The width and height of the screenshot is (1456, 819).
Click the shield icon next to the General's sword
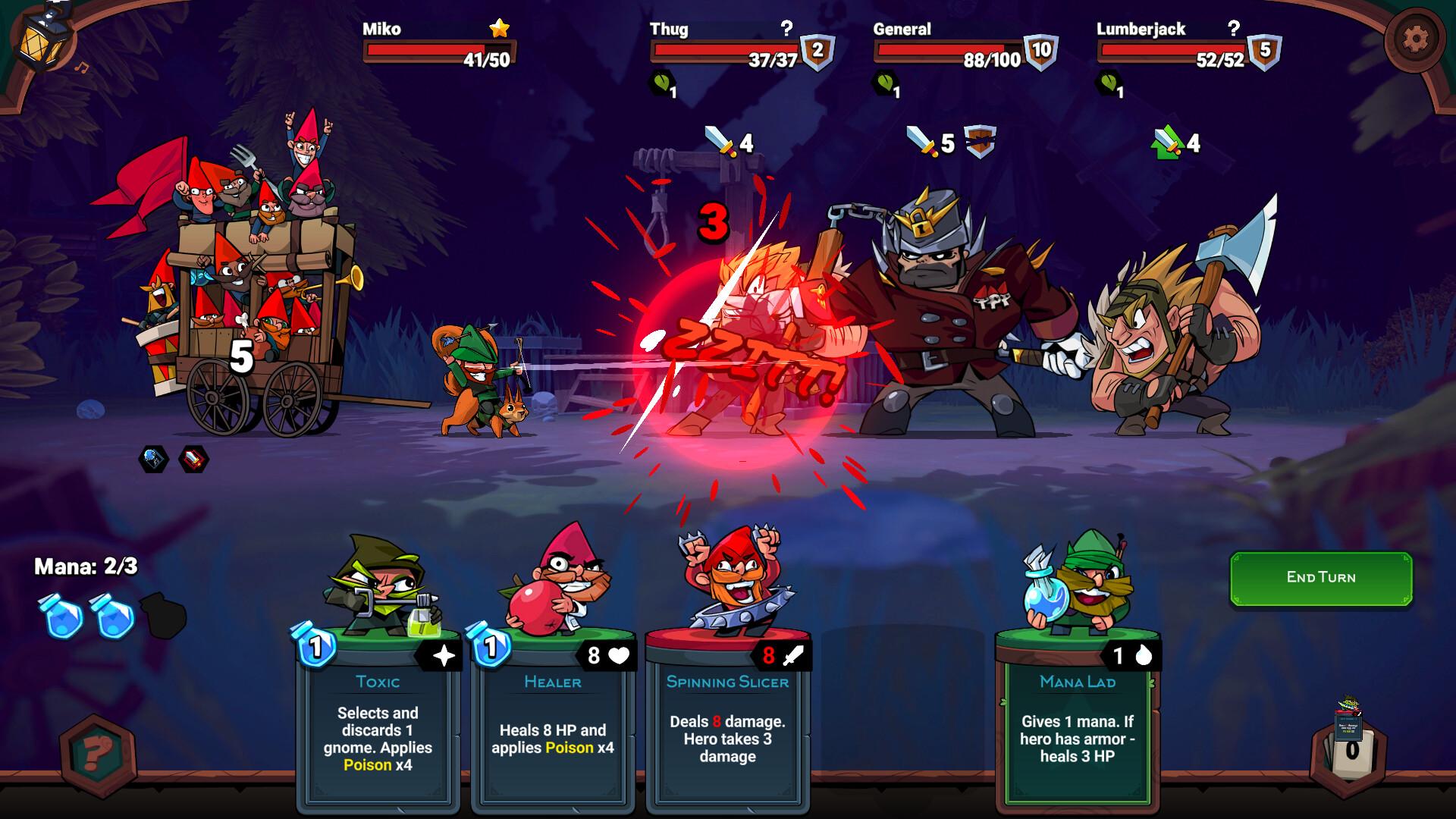point(981,140)
